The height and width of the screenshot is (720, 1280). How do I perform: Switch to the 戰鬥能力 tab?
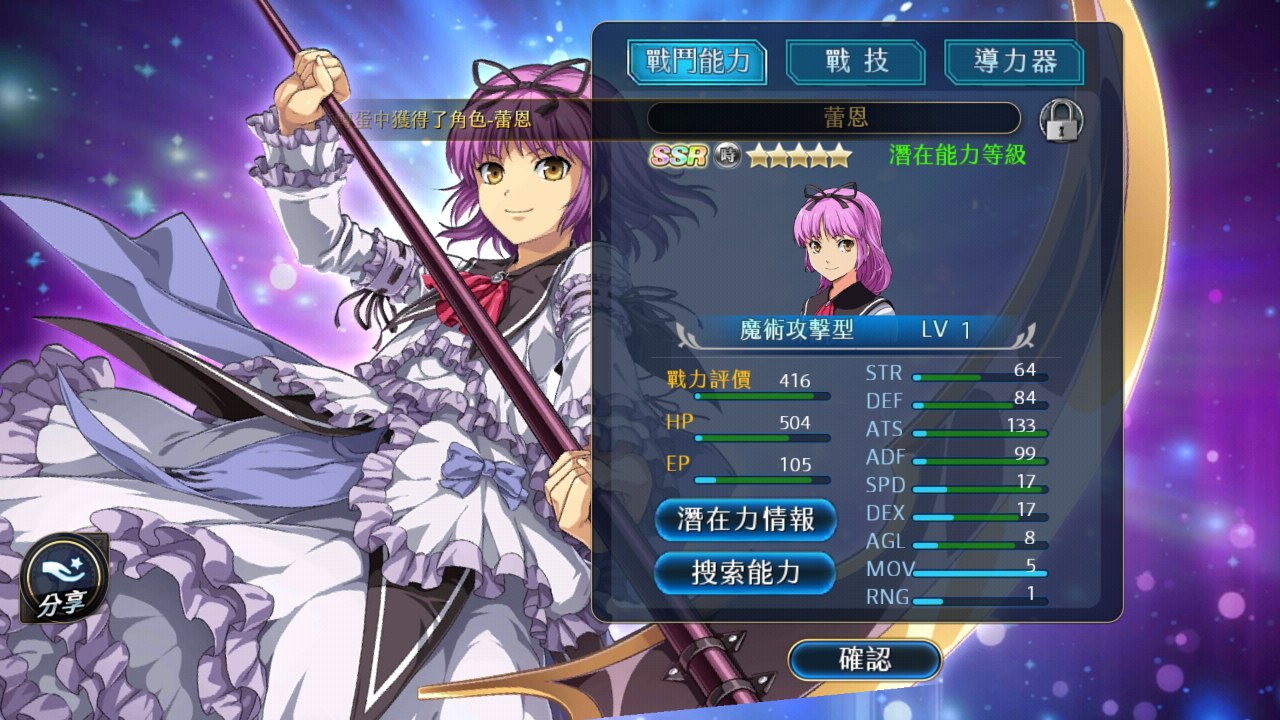697,62
